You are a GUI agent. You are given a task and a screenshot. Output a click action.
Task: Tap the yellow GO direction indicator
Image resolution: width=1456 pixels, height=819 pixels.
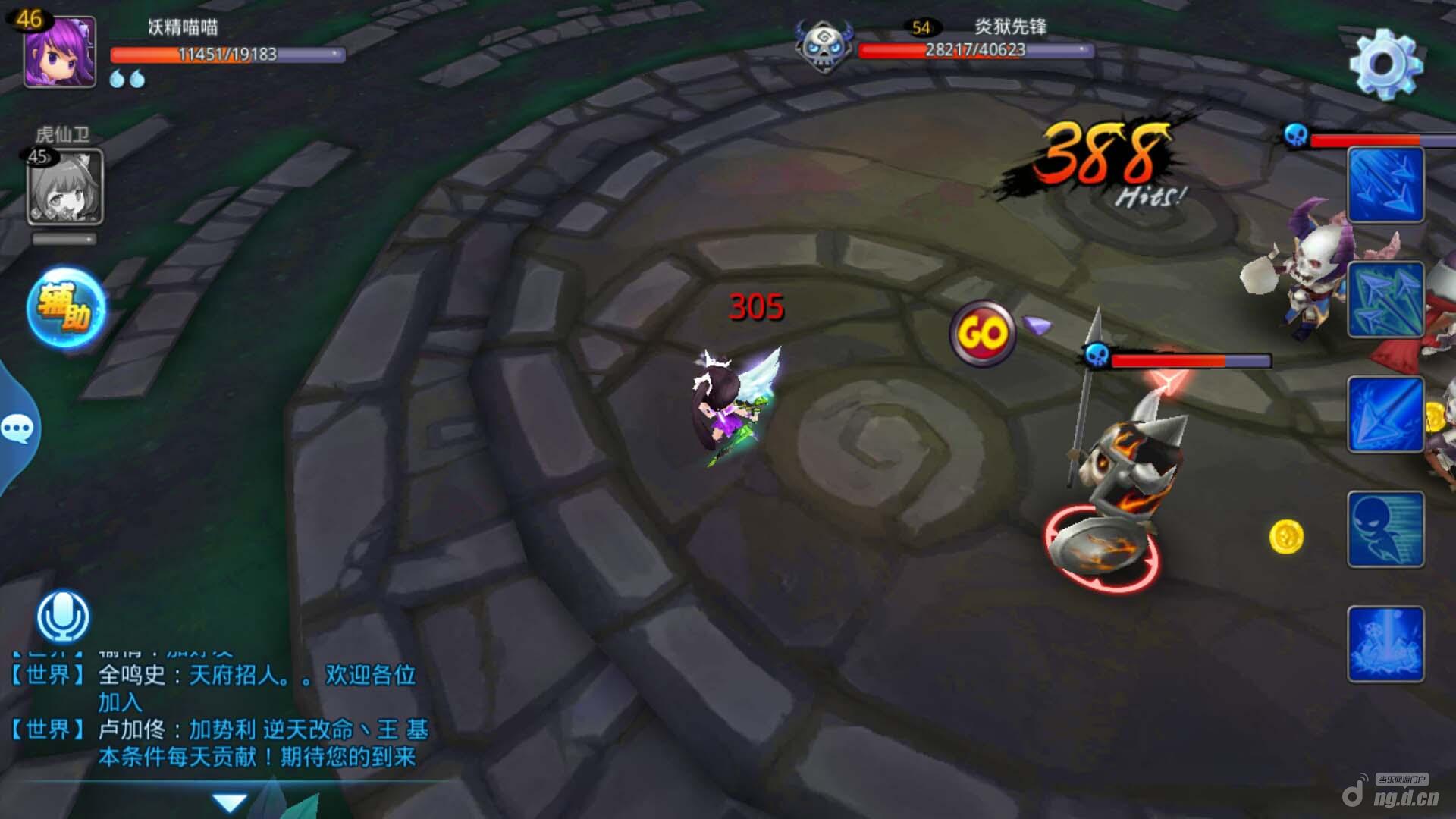(983, 334)
